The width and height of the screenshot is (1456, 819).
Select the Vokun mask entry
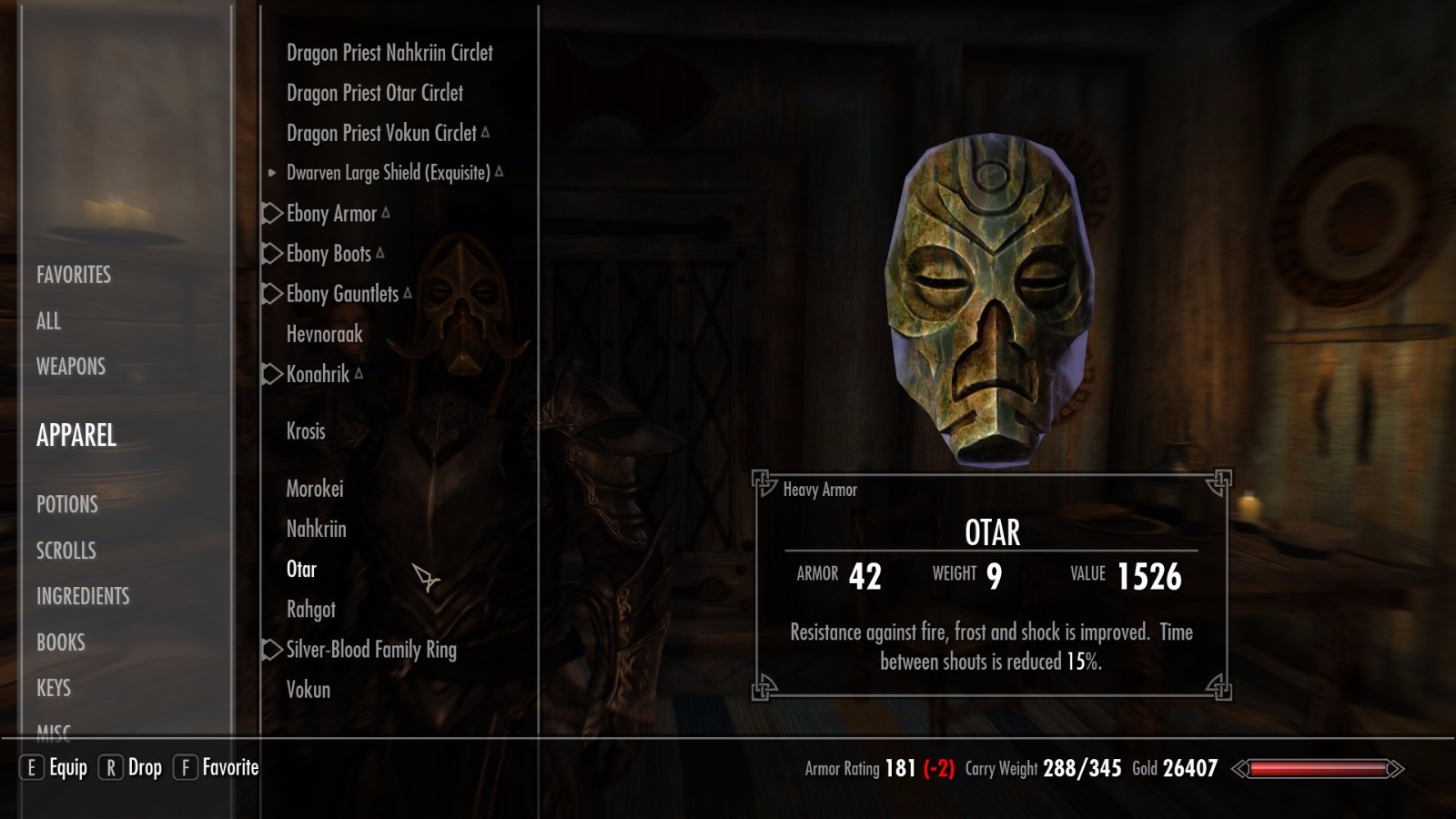(x=308, y=690)
